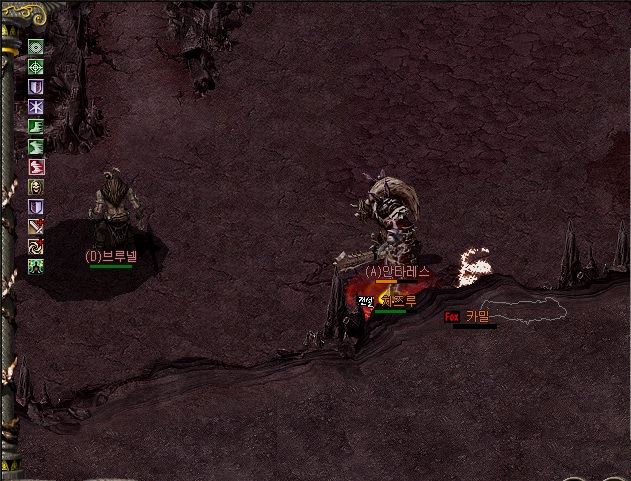Click the purple snowflake star buff icon
Screen dimensions: 631x481
pyautogui.click(x=36, y=107)
